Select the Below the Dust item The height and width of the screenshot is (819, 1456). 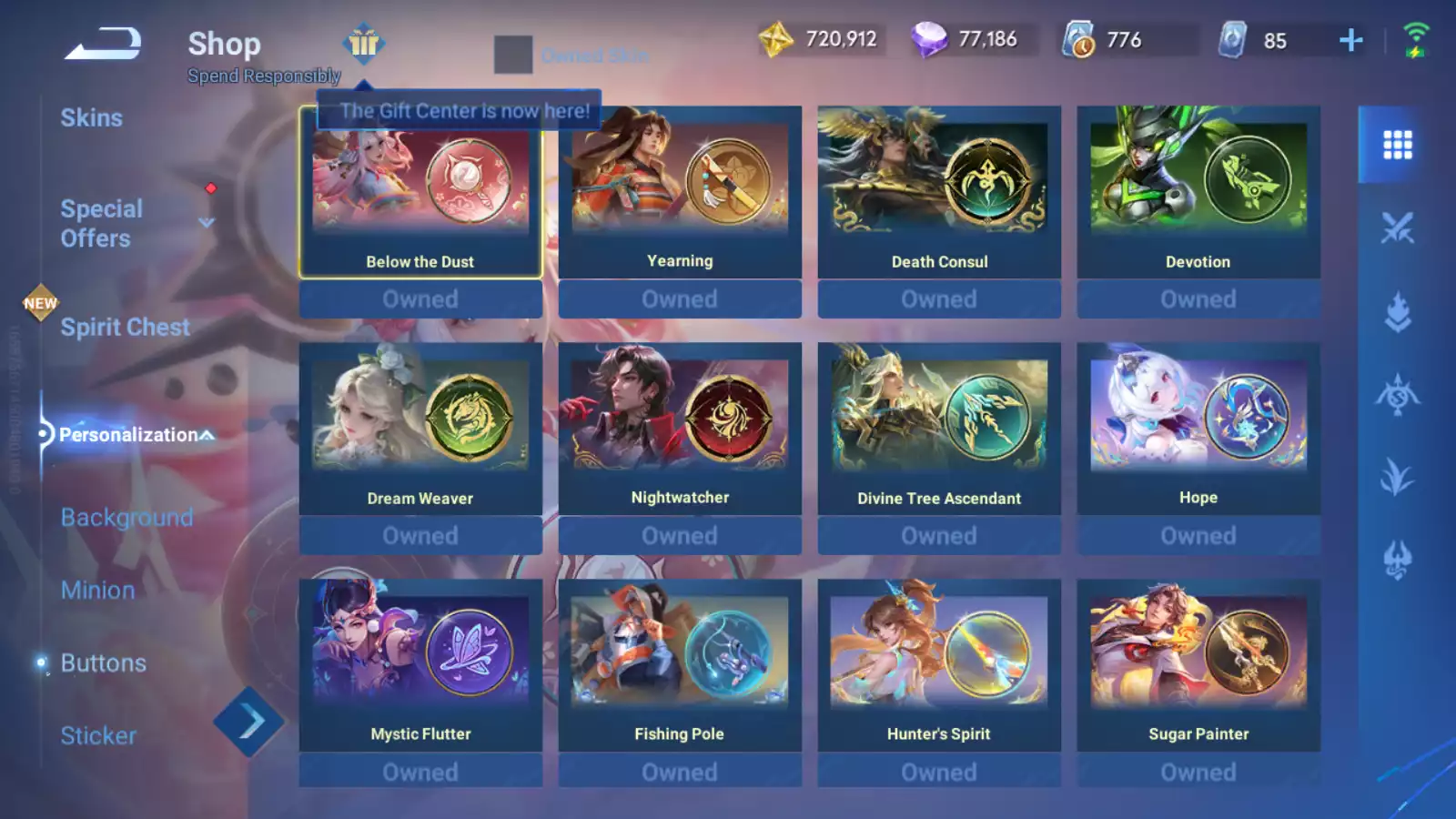(x=420, y=193)
